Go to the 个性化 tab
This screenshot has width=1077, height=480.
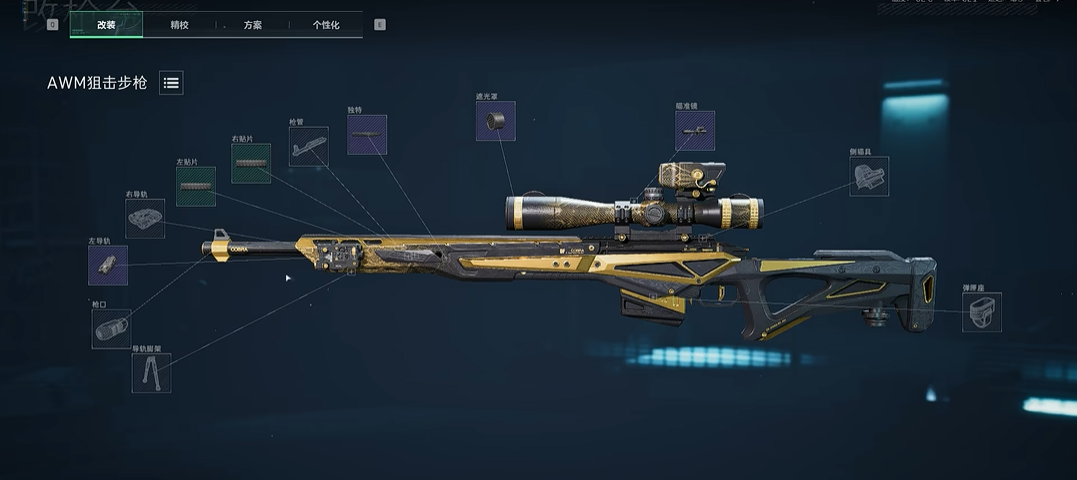click(326, 25)
